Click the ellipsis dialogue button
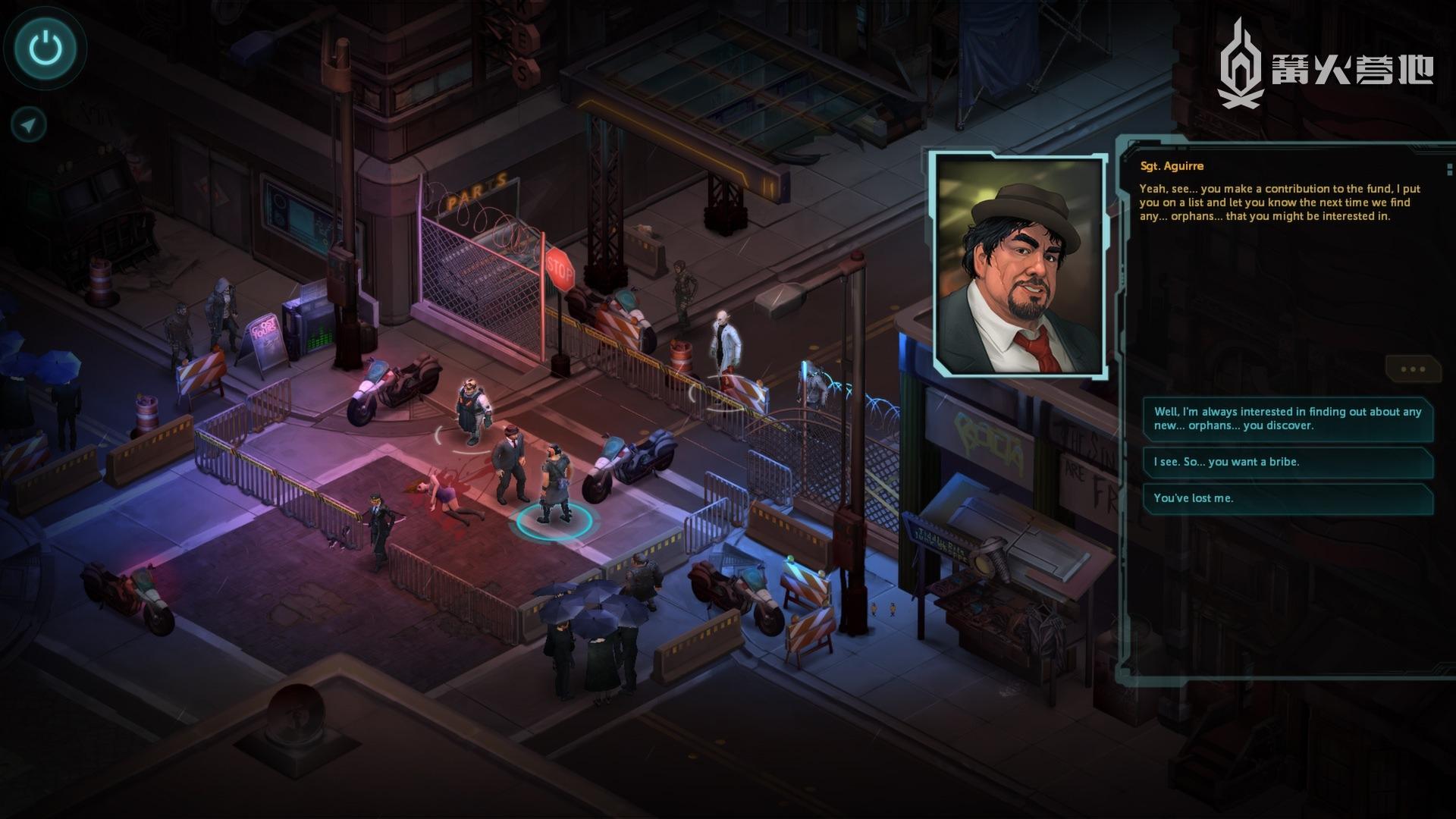 point(1413,369)
